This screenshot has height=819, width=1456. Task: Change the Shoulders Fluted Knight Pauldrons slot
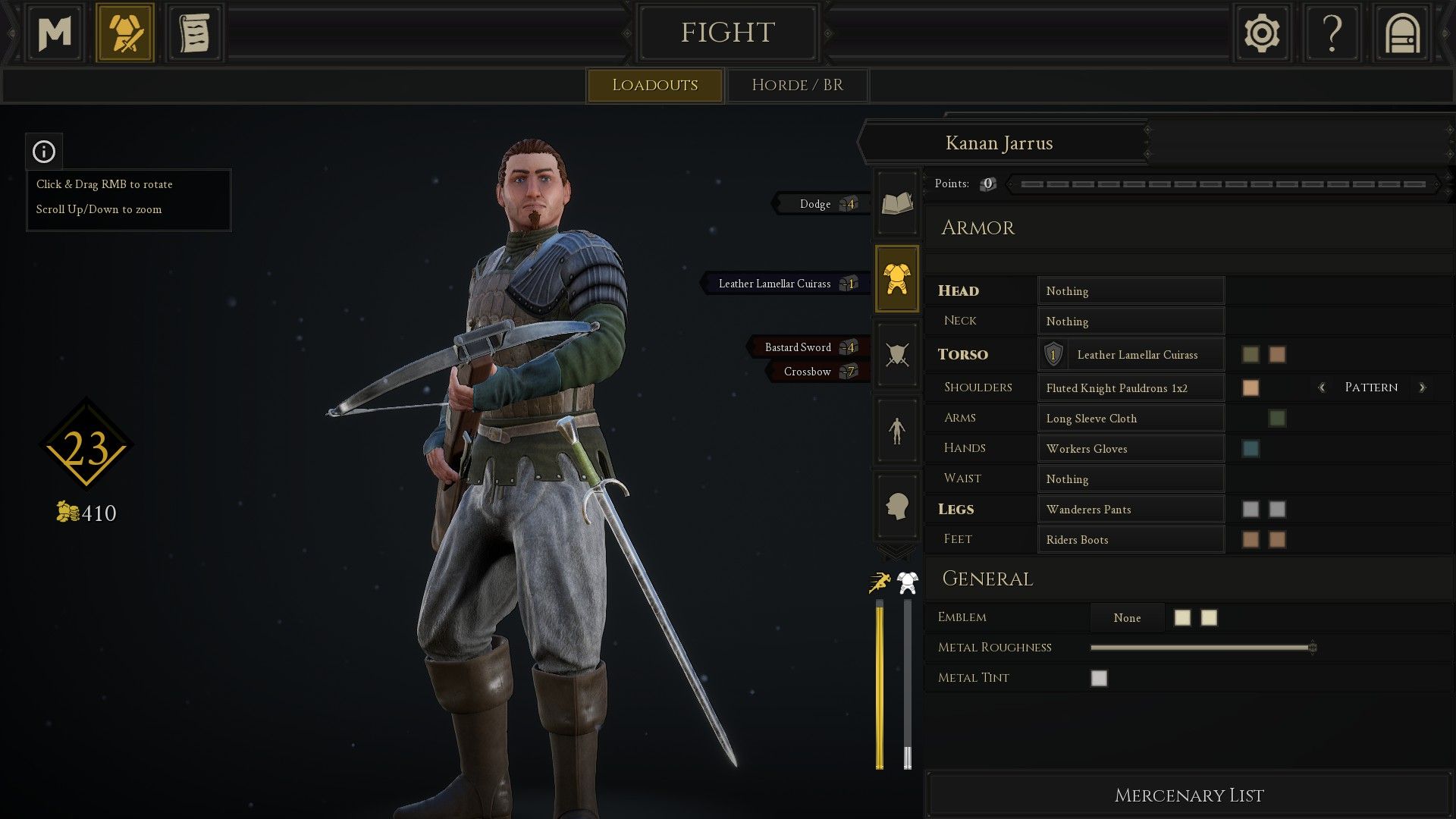point(1131,388)
